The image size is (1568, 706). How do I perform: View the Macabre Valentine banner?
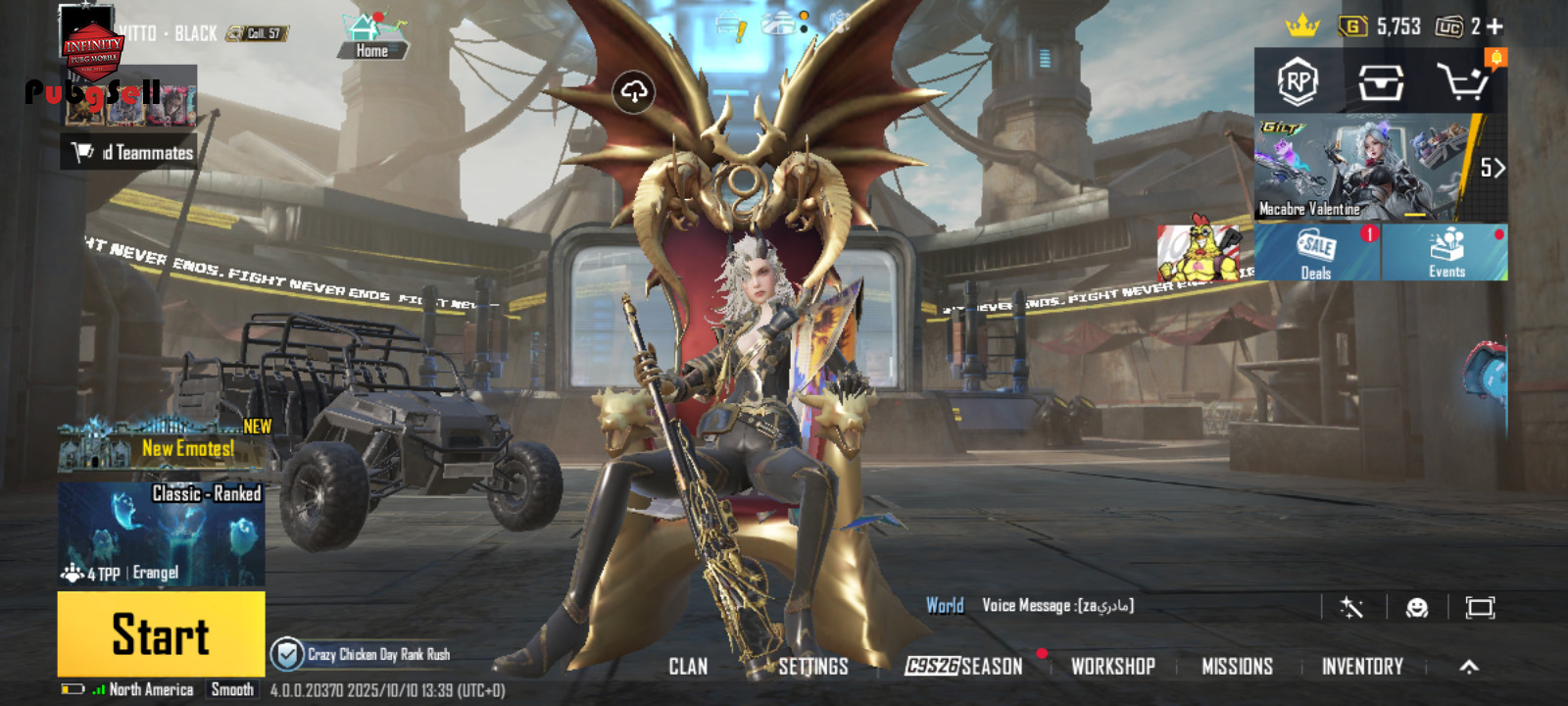click(1362, 168)
